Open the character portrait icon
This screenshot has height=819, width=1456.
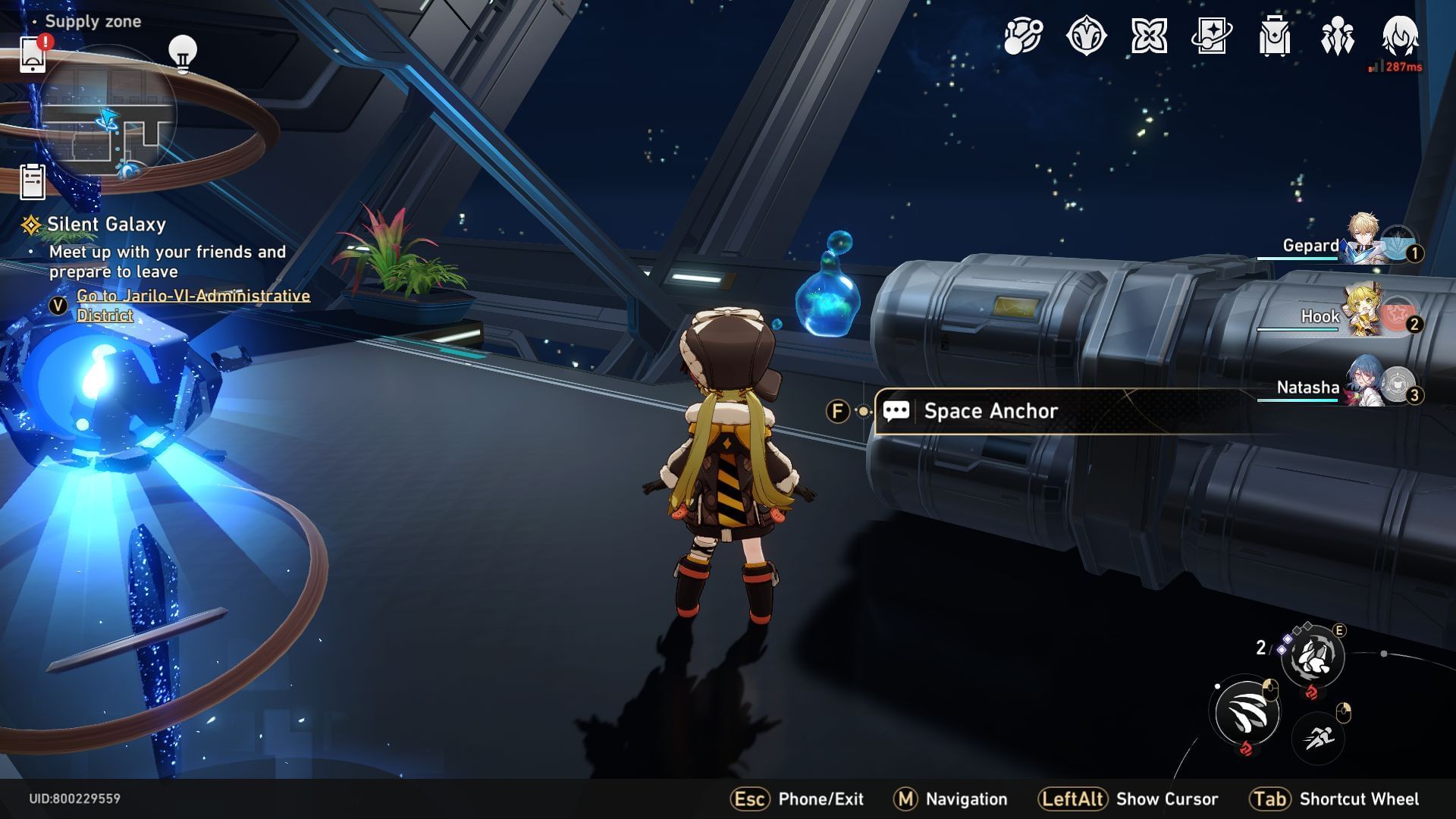[1400, 36]
